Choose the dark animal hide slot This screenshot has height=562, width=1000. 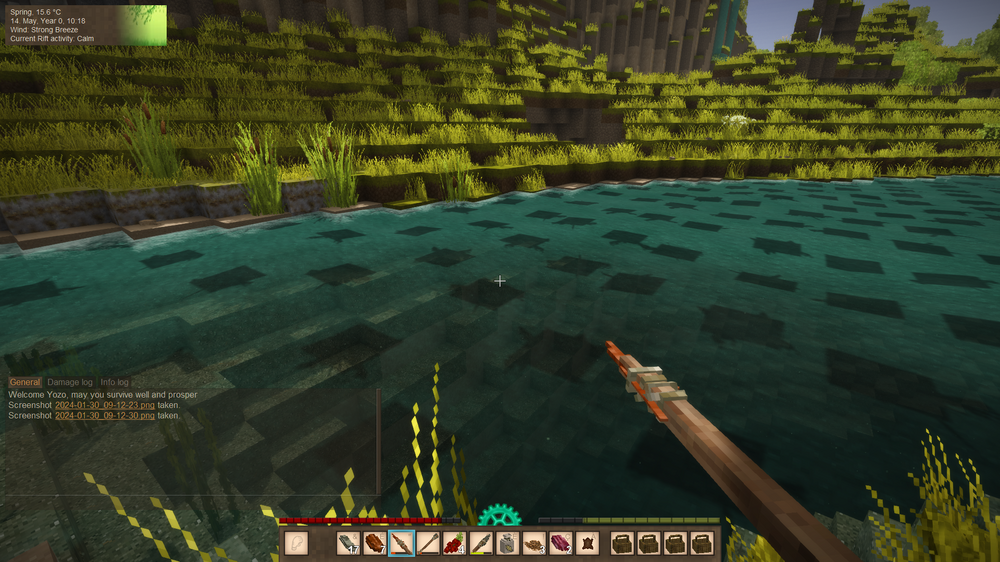point(587,543)
